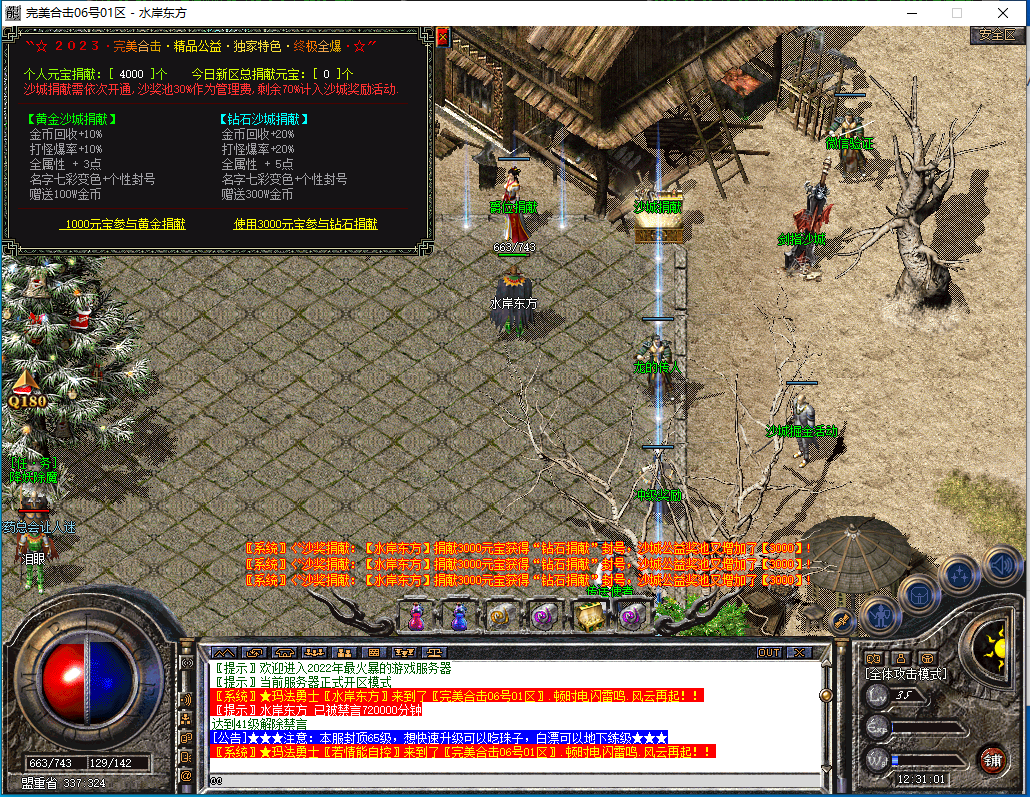Image resolution: width=1030 pixels, height=797 pixels.
Task: Choose the 3000 元宝 diamond donation link
Action: click(306, 224)
